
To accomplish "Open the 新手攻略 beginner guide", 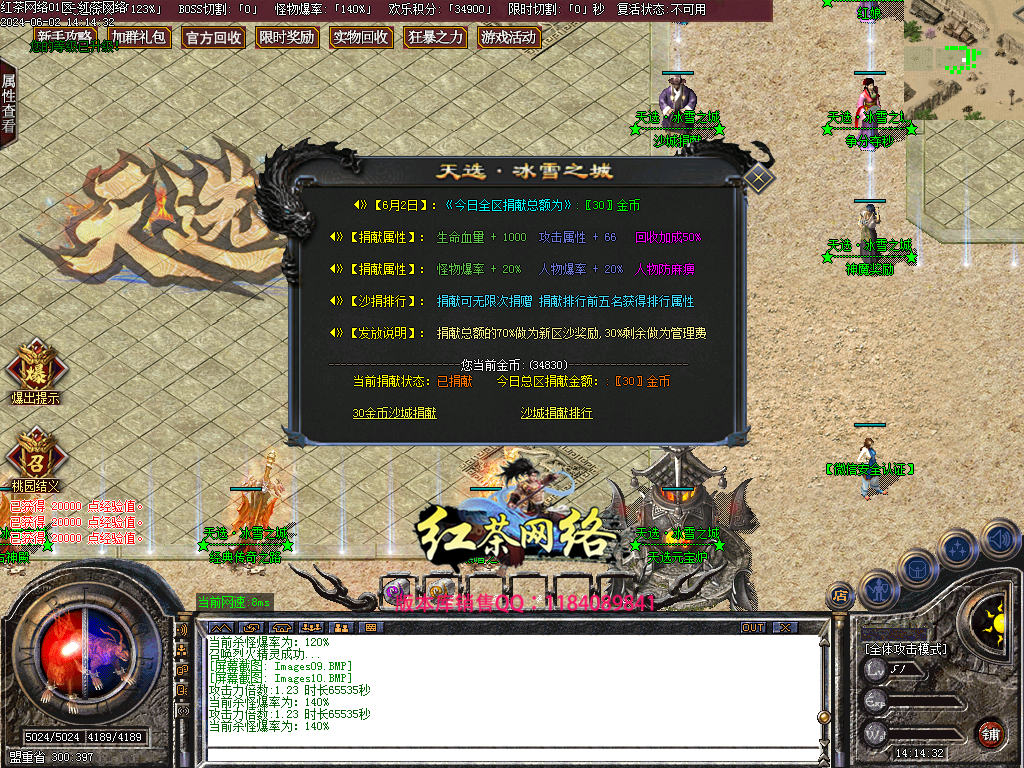I will tap(66, 38).
